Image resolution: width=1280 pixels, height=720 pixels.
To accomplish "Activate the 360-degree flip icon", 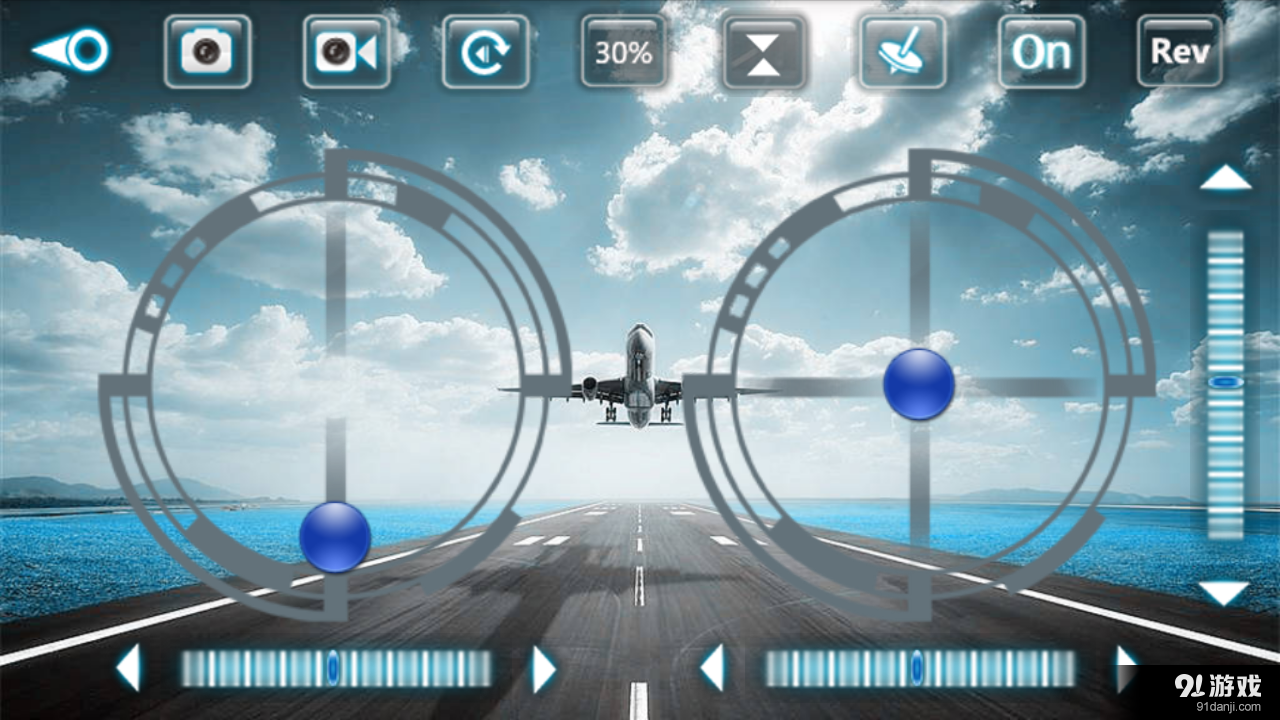I will (x=486, y=53).
